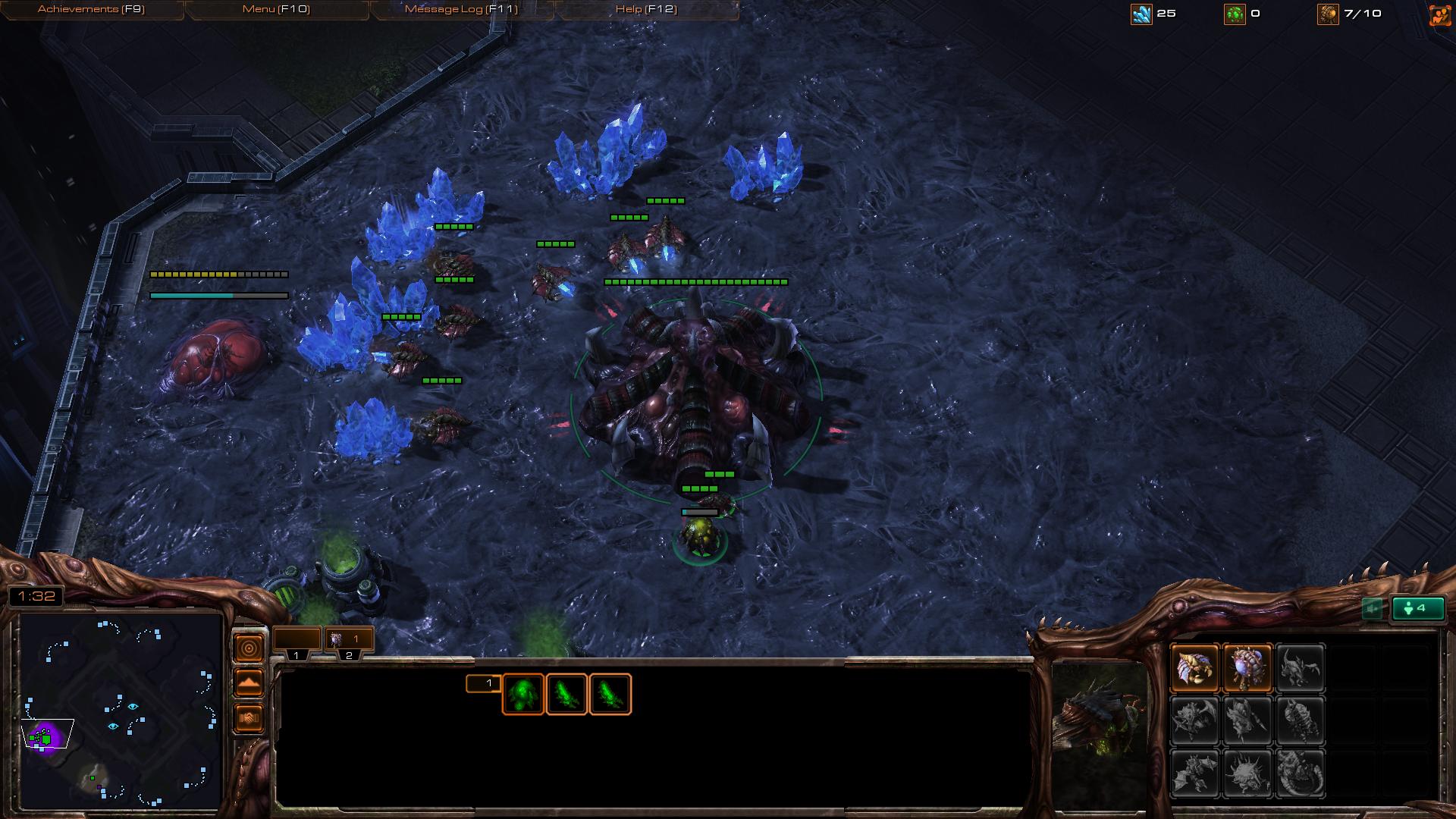This screenshot has width=1456, height=819.
Task: Select control group 2 tab
Action: coord(349,642)
